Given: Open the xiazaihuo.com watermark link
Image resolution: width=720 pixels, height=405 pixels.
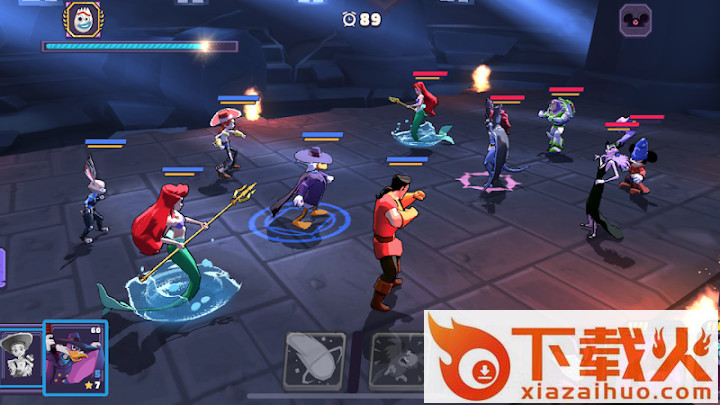Looking at the screenshot, I should pyautogui.click(x=570, y=358).
